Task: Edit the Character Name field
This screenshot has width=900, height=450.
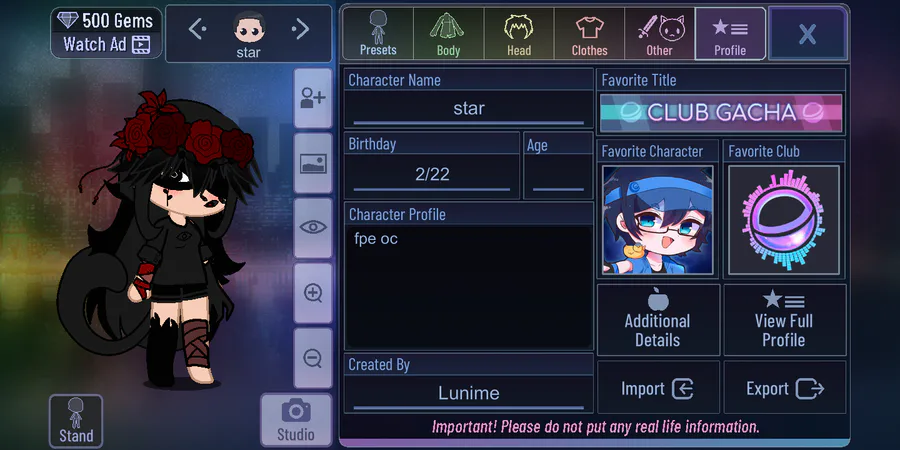Action: (468, 108)
